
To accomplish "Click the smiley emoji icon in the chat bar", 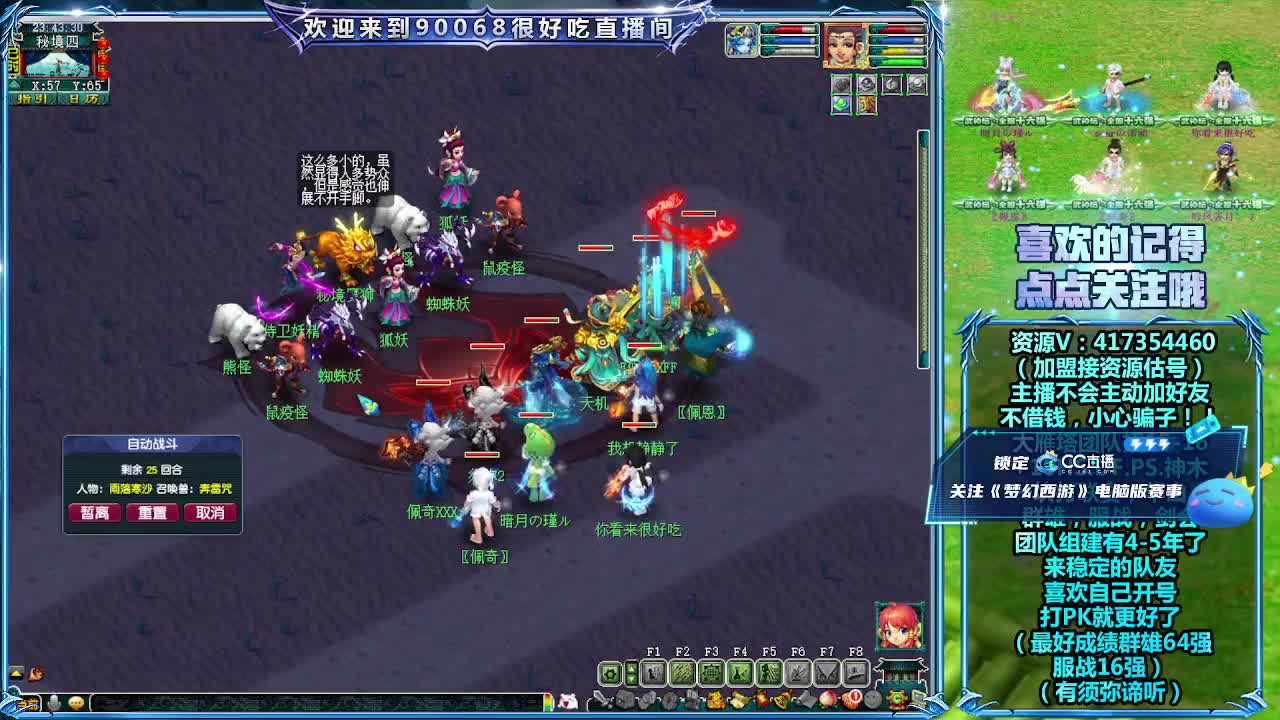I will tap(76, 701).
